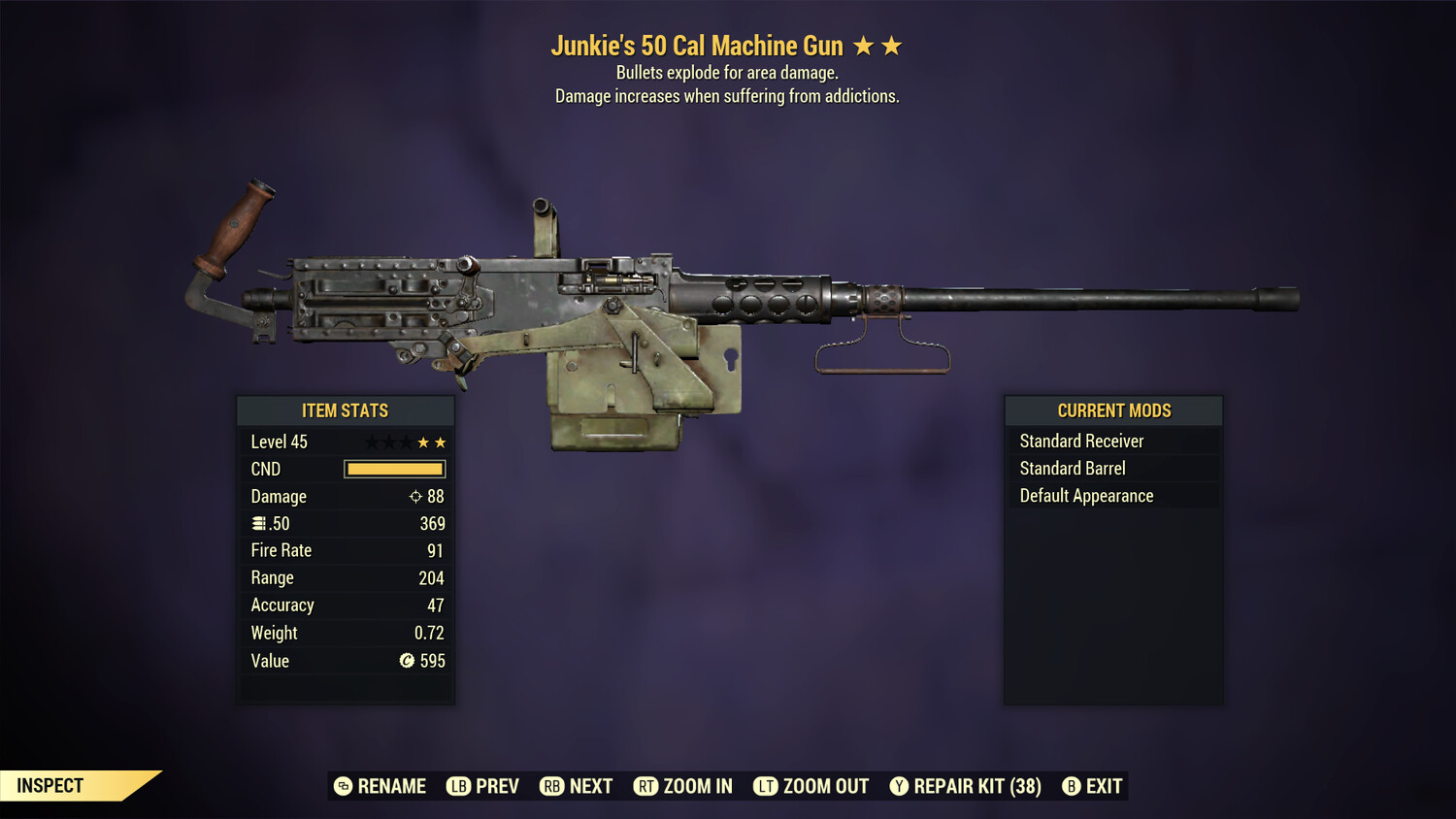This screenshot has width=1456, height=819.
Task: Click the Y glyph next to Repair Kit
Action: point(898,786)
